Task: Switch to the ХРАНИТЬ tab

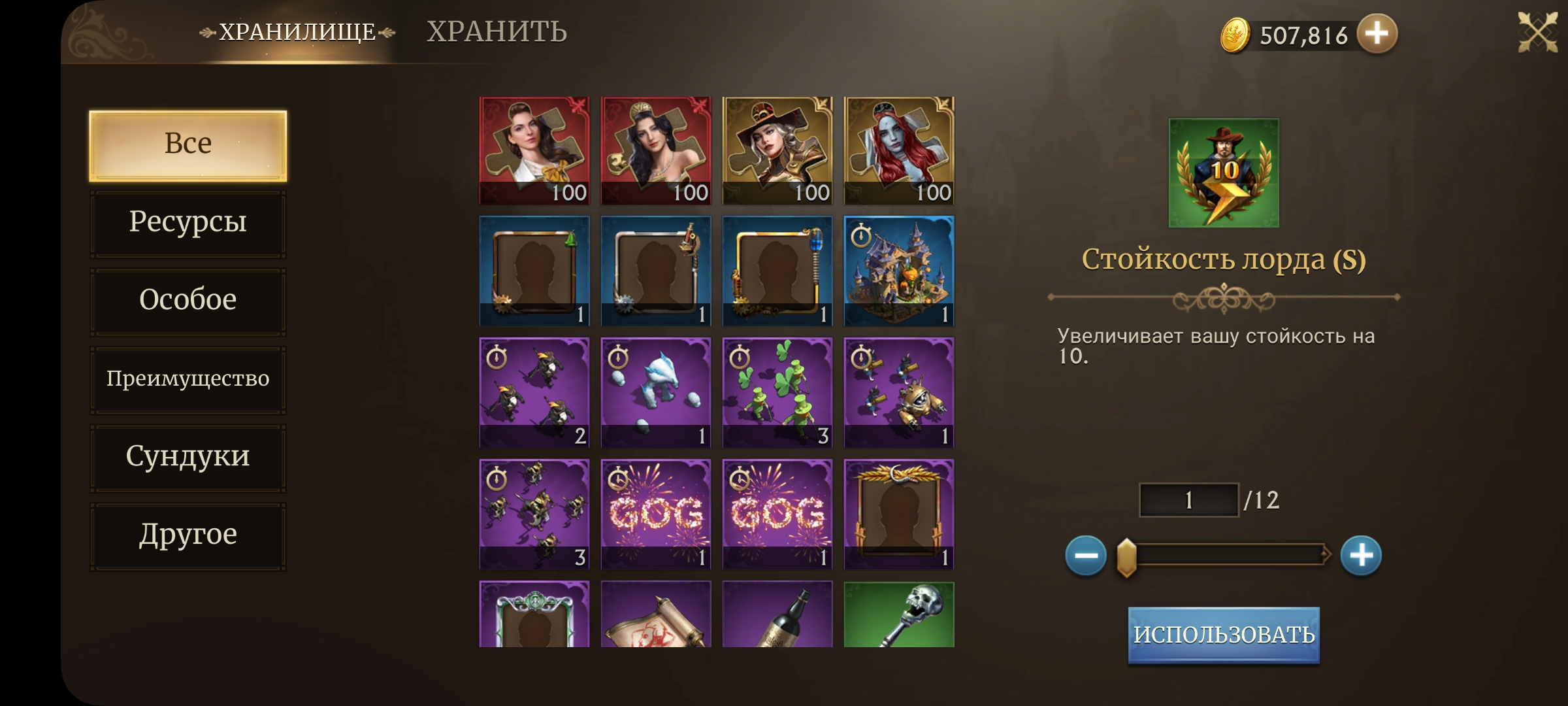Action: pyautogui.click(x=497, y=32)
